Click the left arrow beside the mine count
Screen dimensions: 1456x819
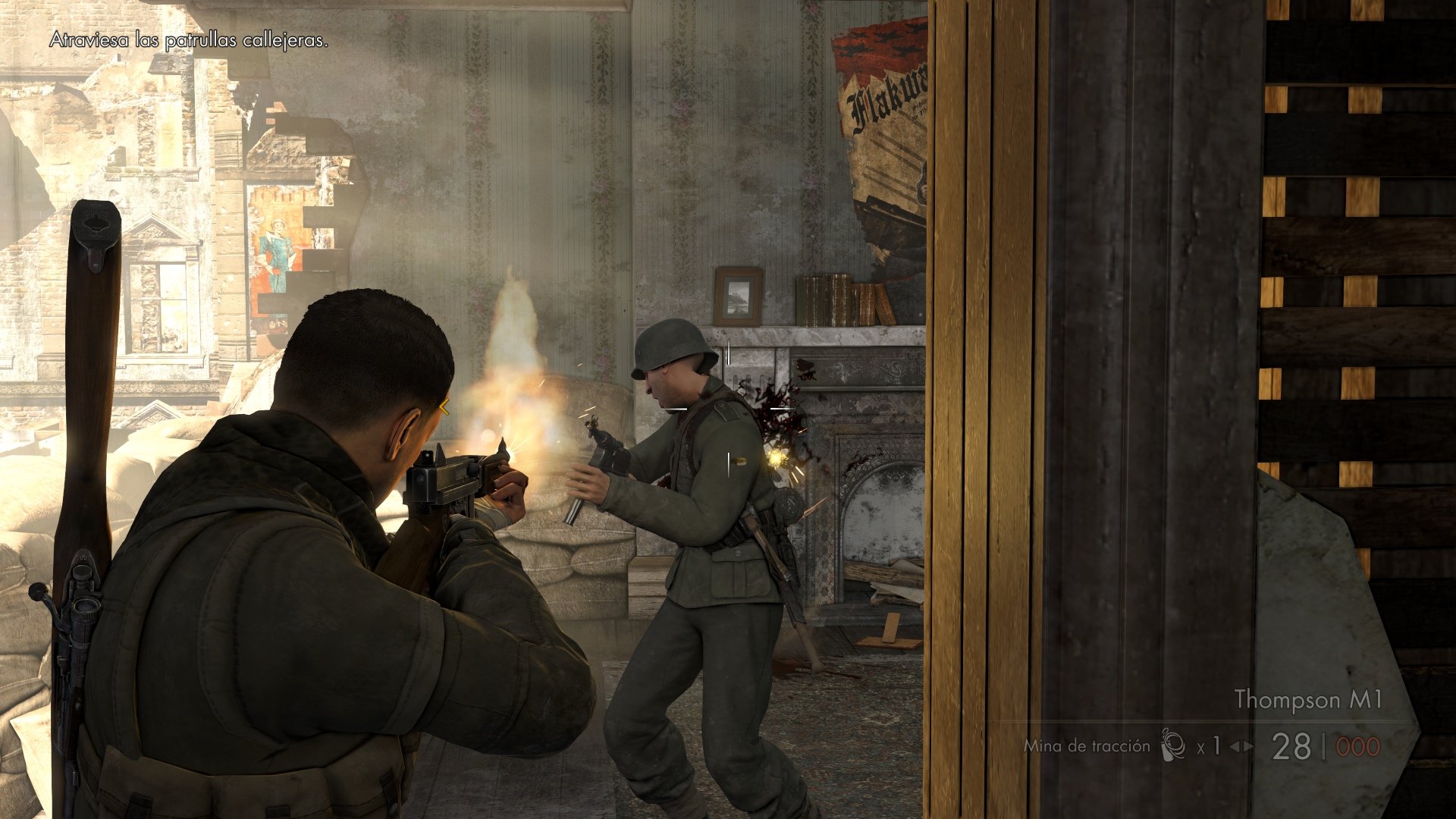1235,746
